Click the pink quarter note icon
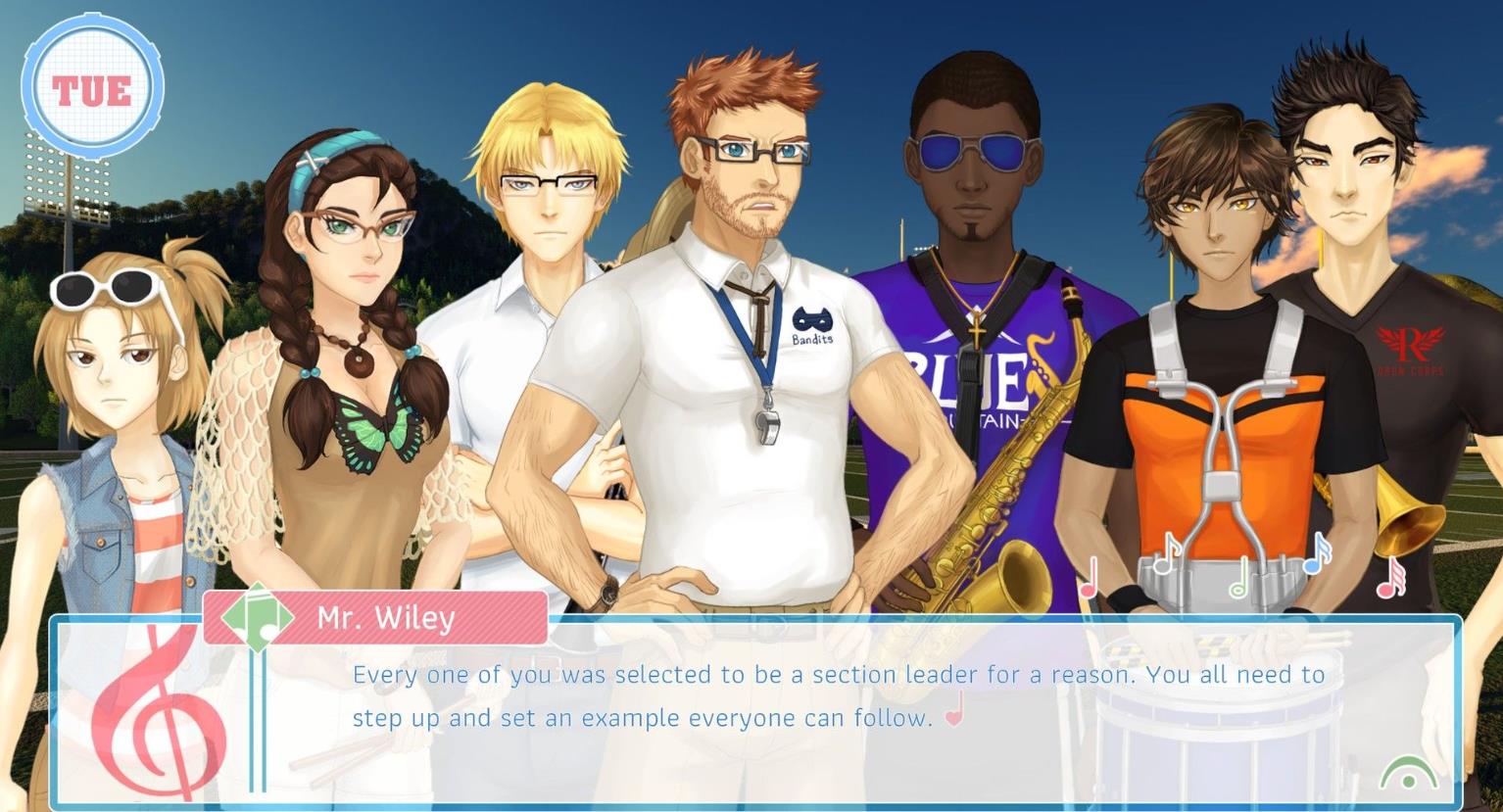 1089,578
